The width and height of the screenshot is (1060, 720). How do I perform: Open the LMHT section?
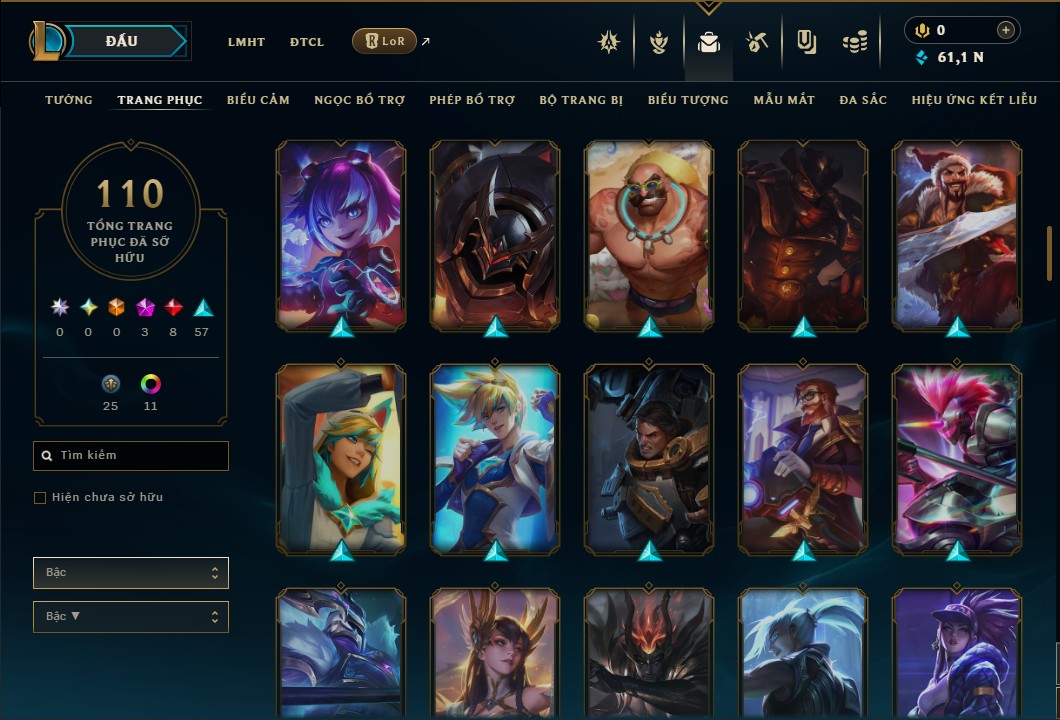(246, 42)
